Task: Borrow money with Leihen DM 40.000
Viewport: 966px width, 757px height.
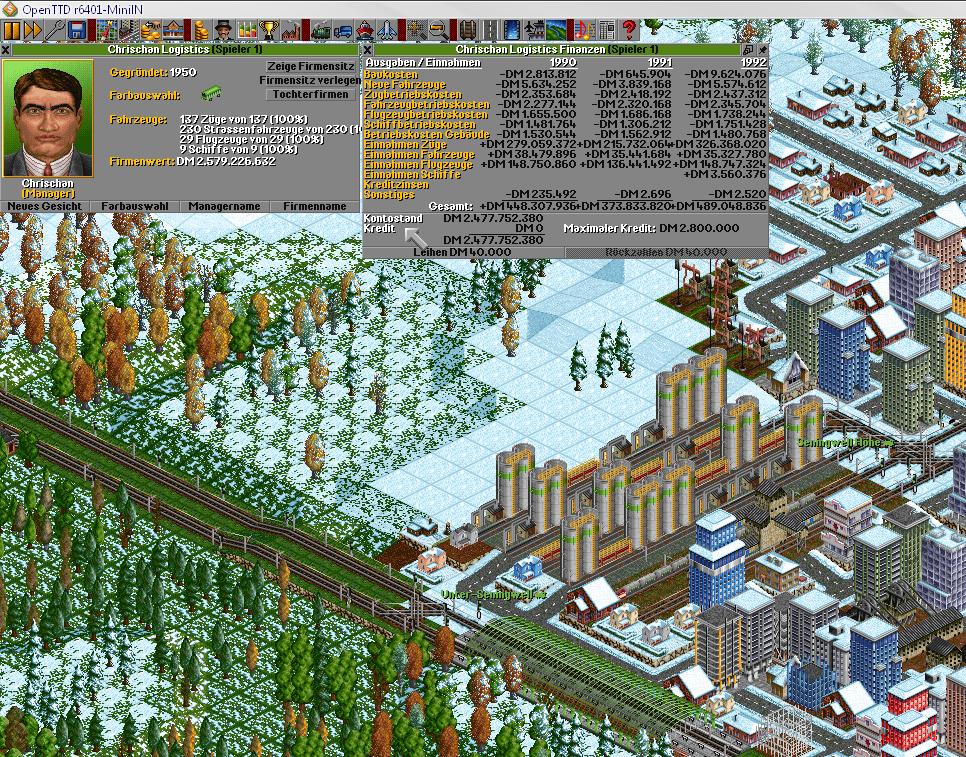Action: pos(462,251)
